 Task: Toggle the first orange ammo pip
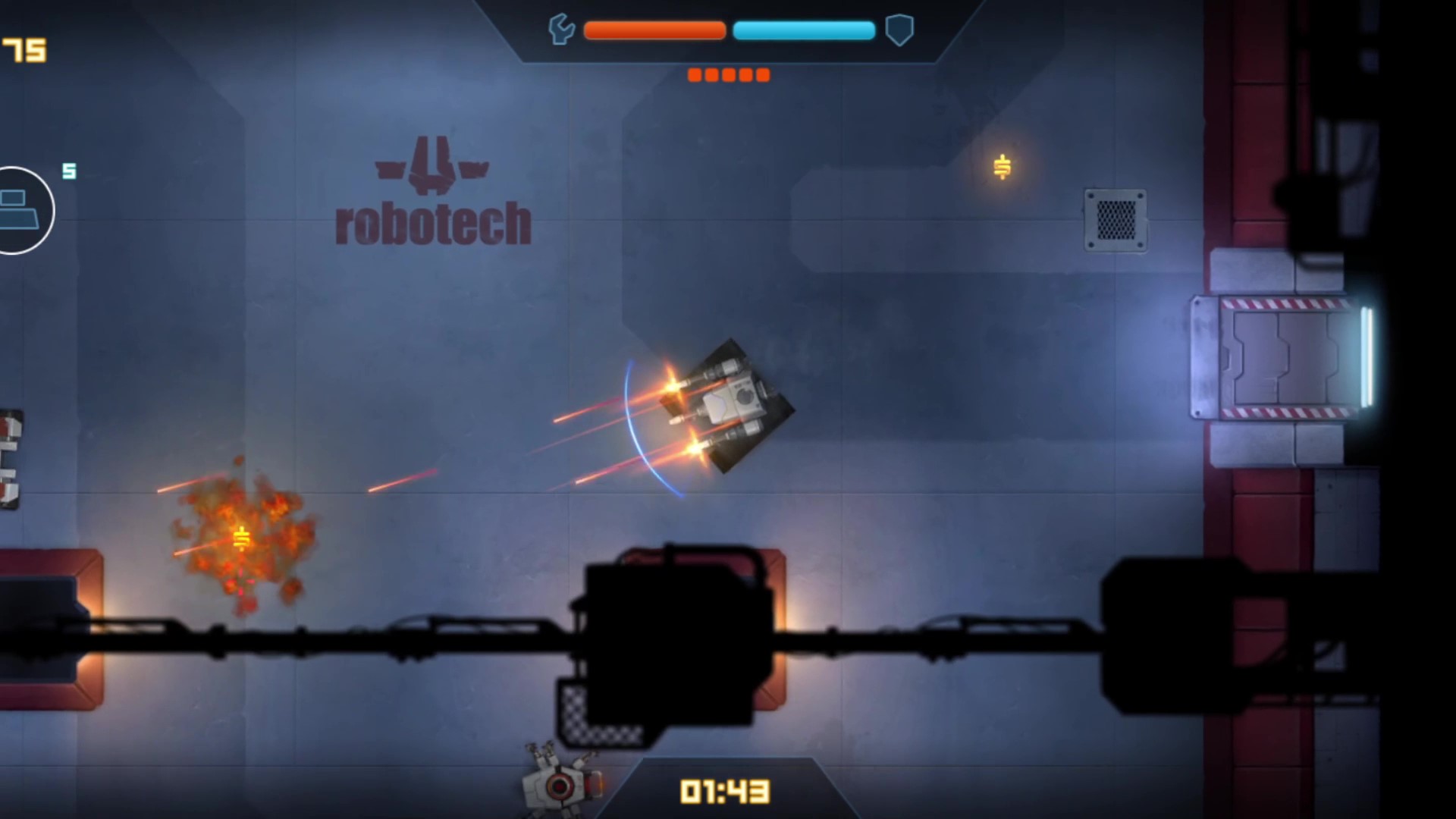(x=694, y=74)
